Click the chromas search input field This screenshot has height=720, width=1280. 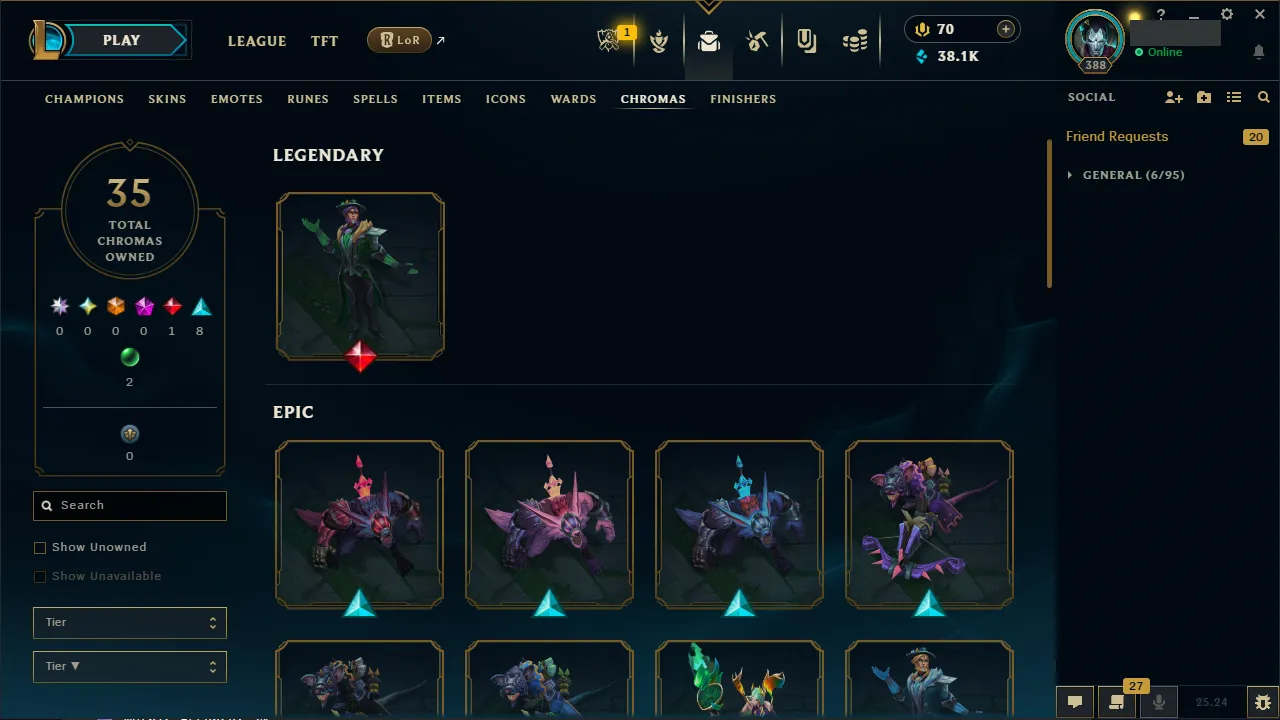pos(129,506)
